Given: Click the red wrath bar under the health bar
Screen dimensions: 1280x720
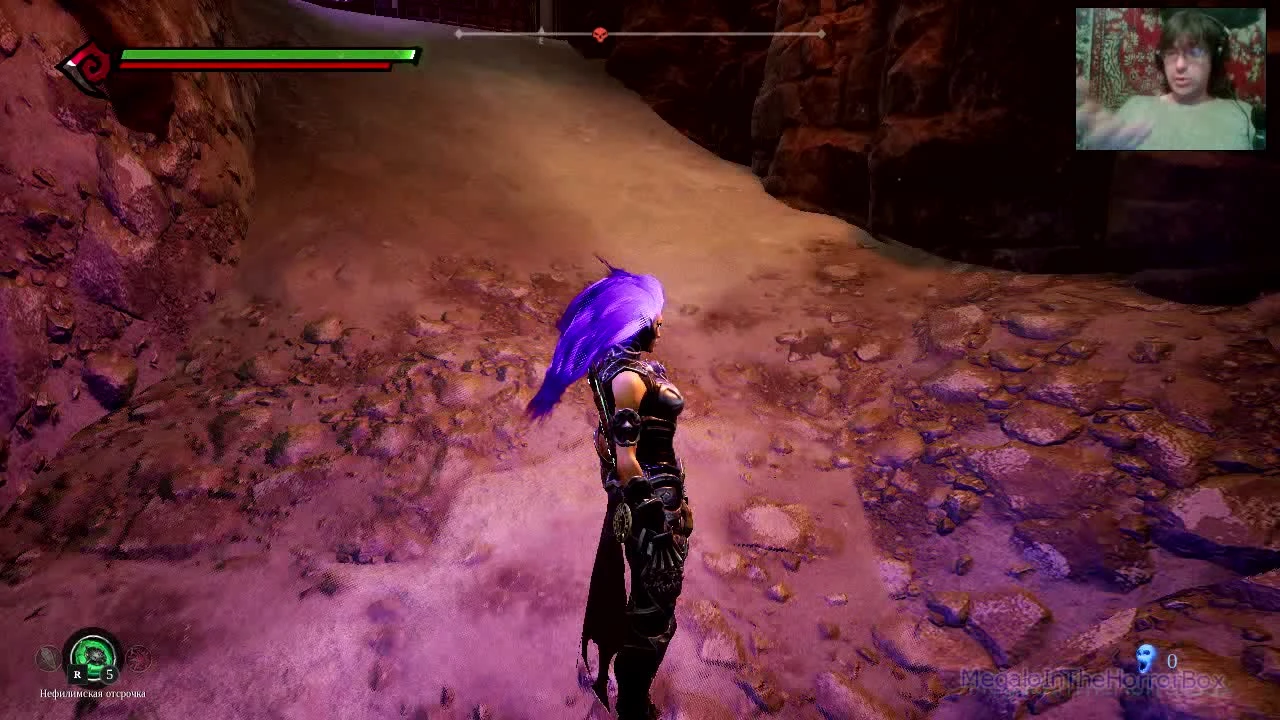Looking at the screenshot, I should pos(255,65).
